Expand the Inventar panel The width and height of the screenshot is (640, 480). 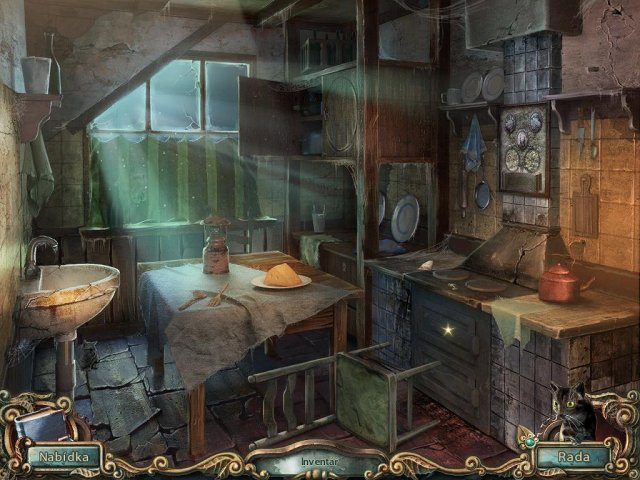click(321, 463)
